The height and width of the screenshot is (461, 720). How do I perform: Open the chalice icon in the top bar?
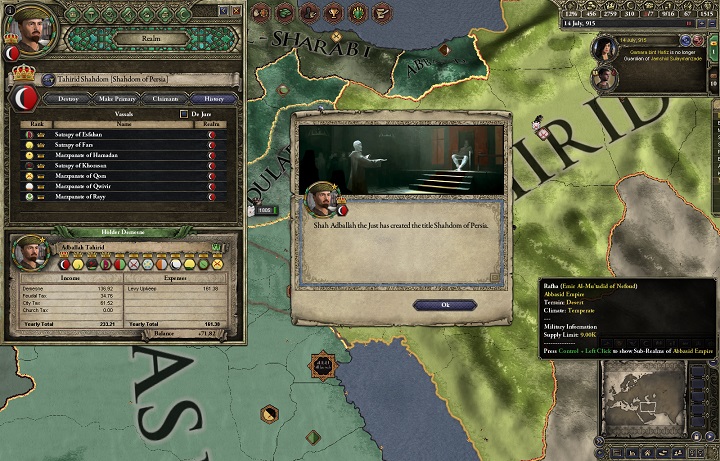pyautogui.click(x=336, y=12)
